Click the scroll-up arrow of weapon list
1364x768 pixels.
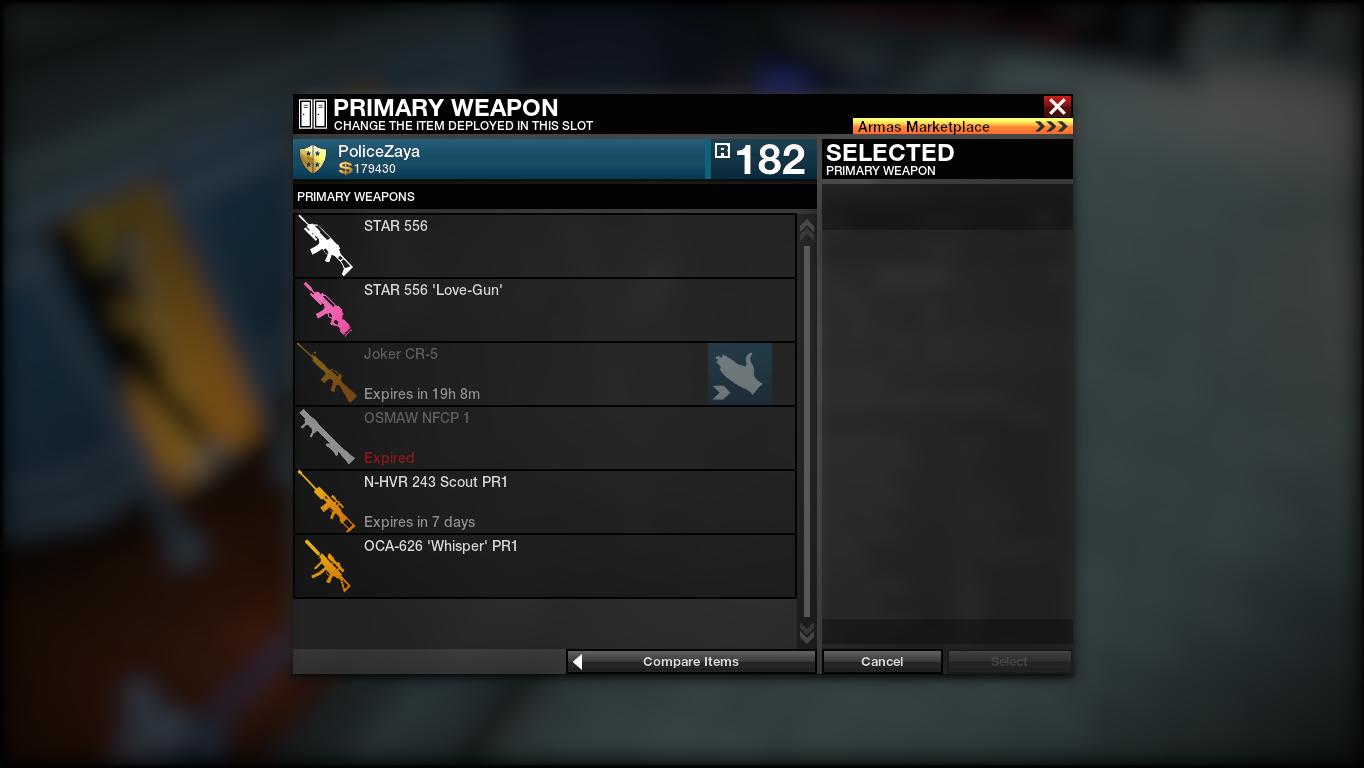[807, 230]
